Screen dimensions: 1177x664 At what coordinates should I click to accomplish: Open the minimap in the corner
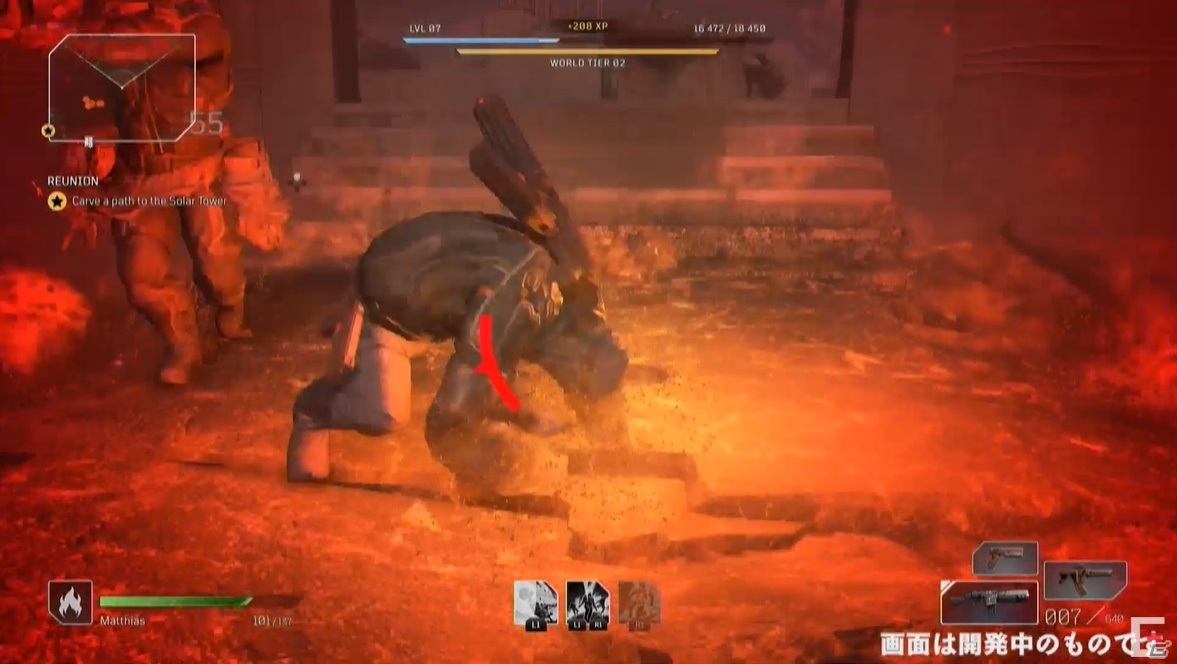(121, 88)
